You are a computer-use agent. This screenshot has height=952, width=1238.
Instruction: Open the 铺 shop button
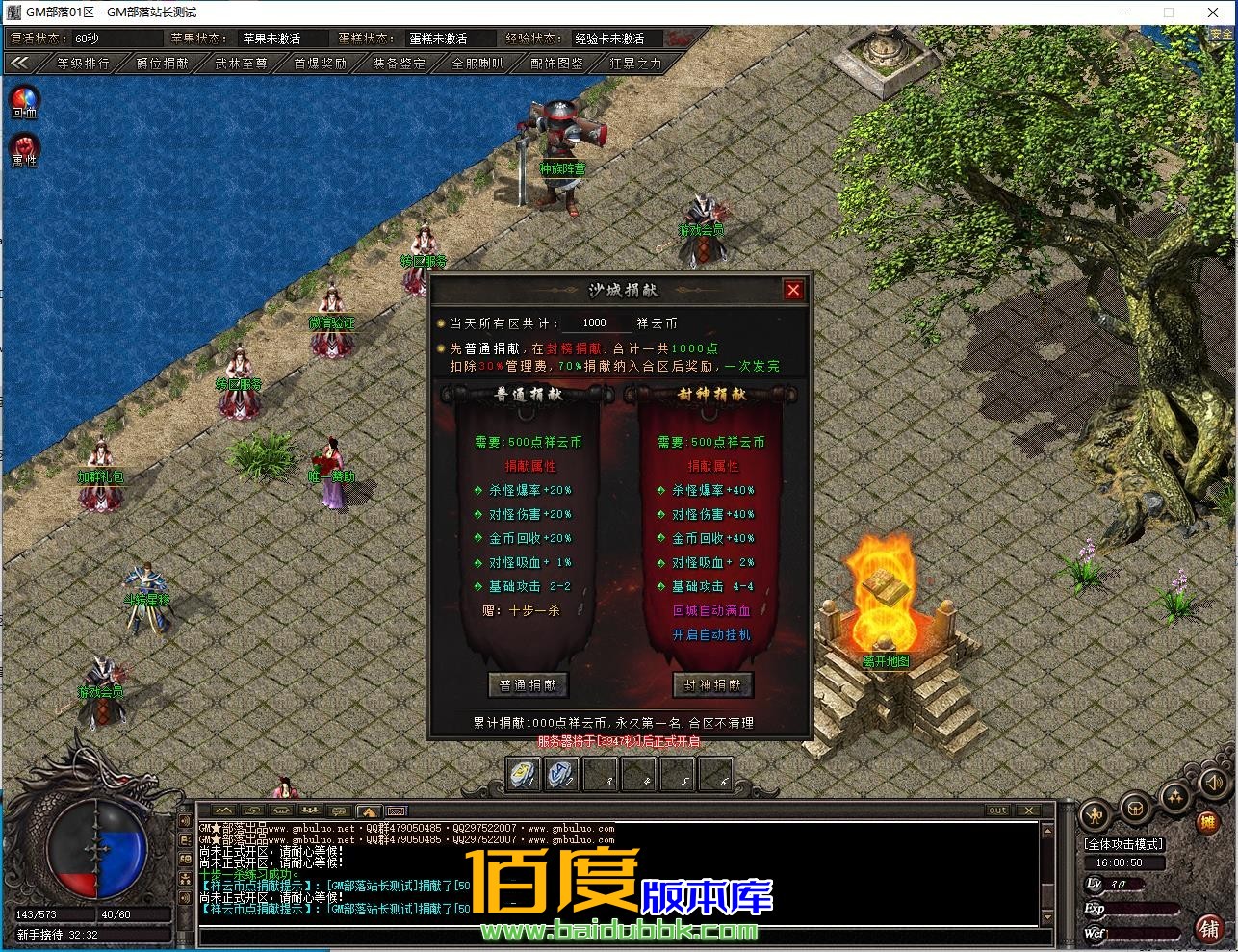(1209, 927)
